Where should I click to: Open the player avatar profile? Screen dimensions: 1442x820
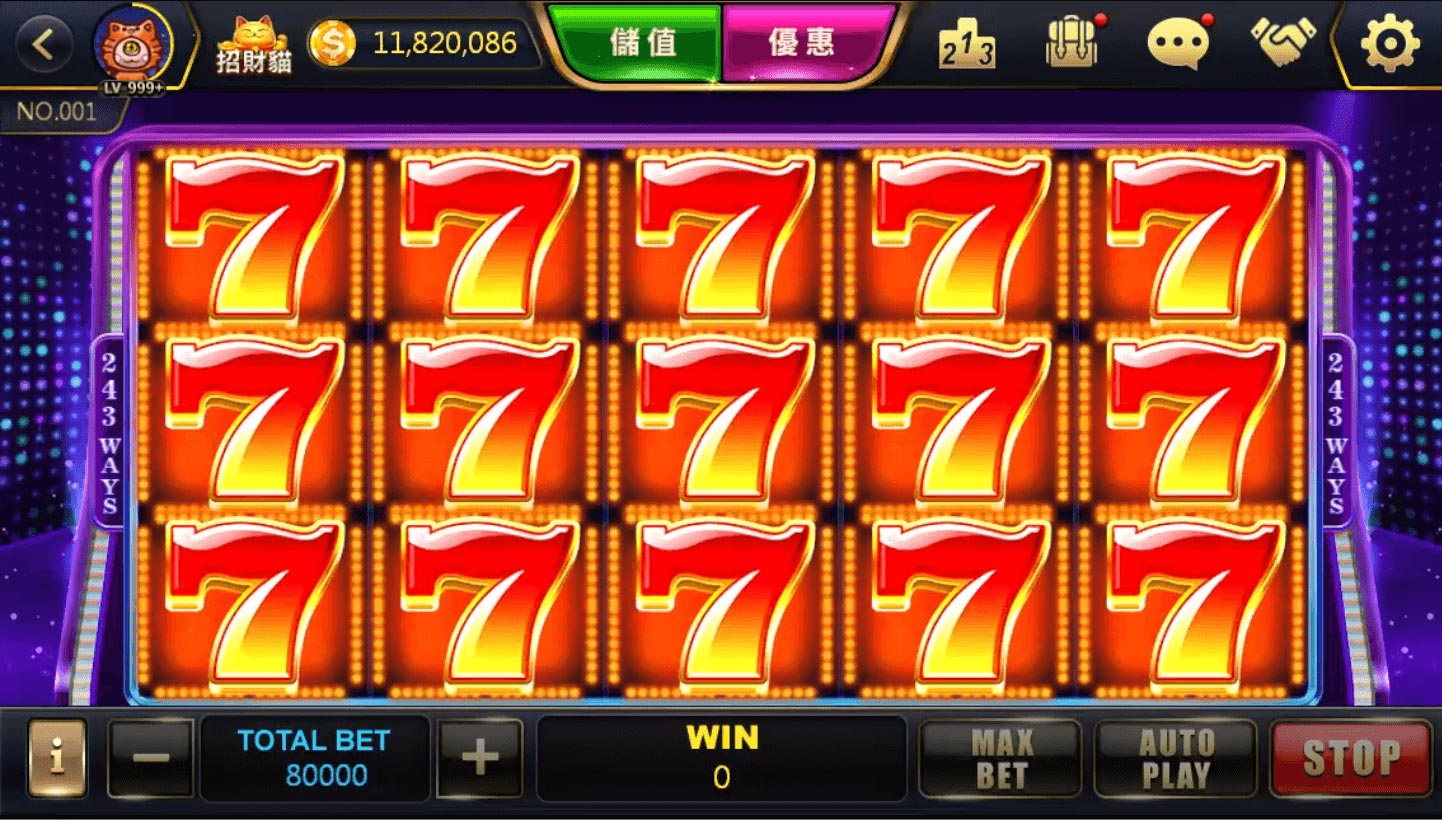pos(132,45)
